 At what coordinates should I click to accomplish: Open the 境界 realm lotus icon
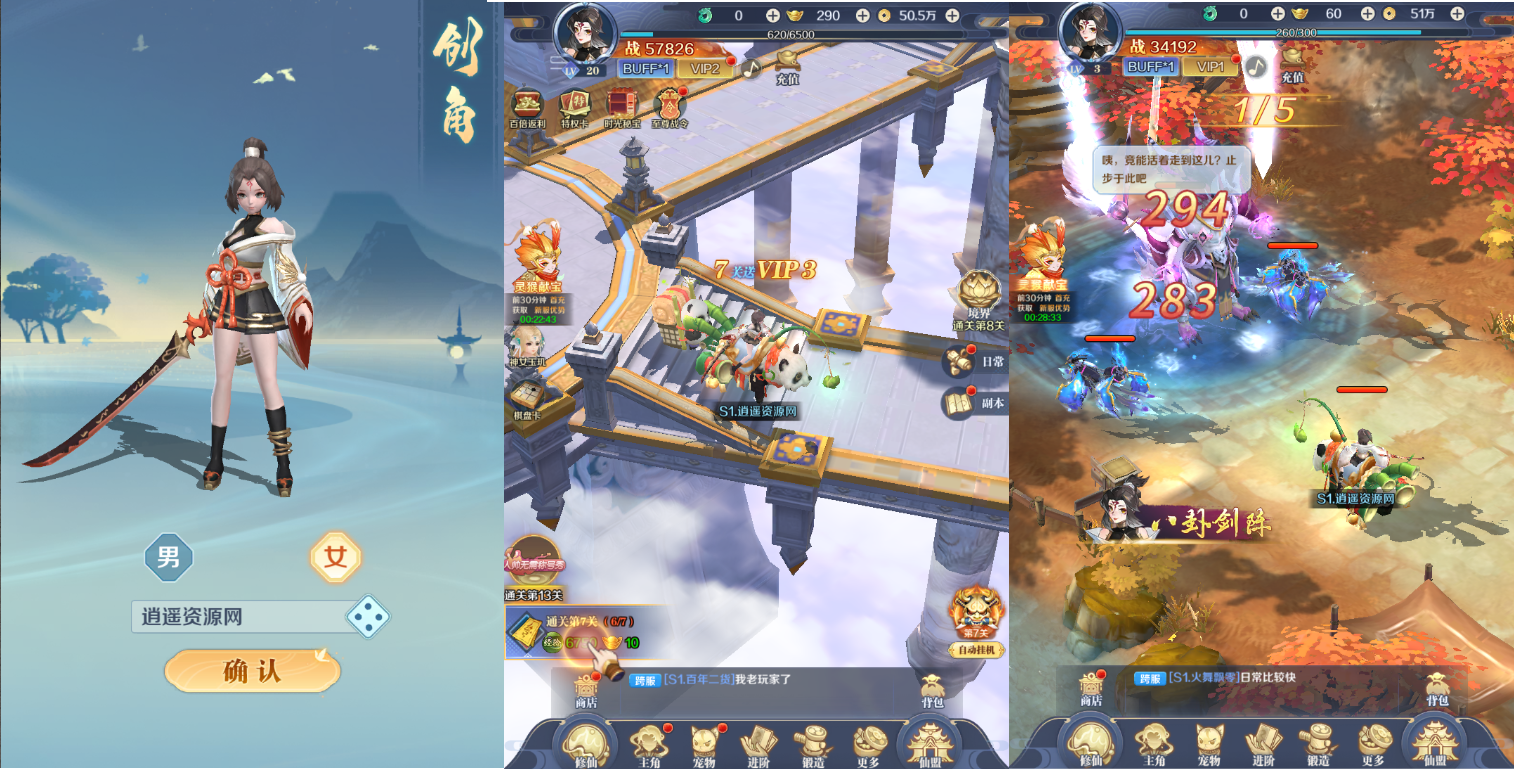(978, 295)
